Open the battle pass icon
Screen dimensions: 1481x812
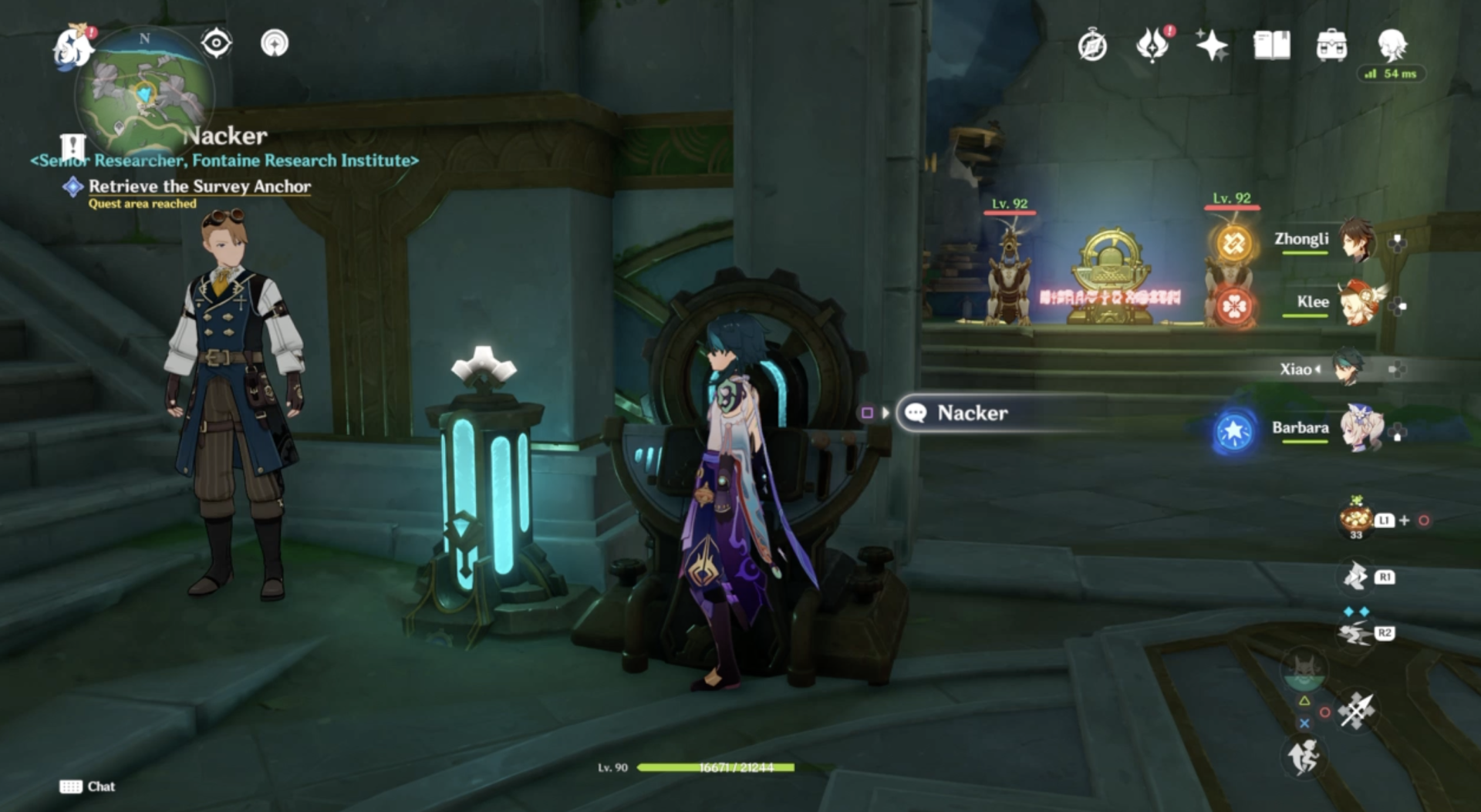(1152, 45)
